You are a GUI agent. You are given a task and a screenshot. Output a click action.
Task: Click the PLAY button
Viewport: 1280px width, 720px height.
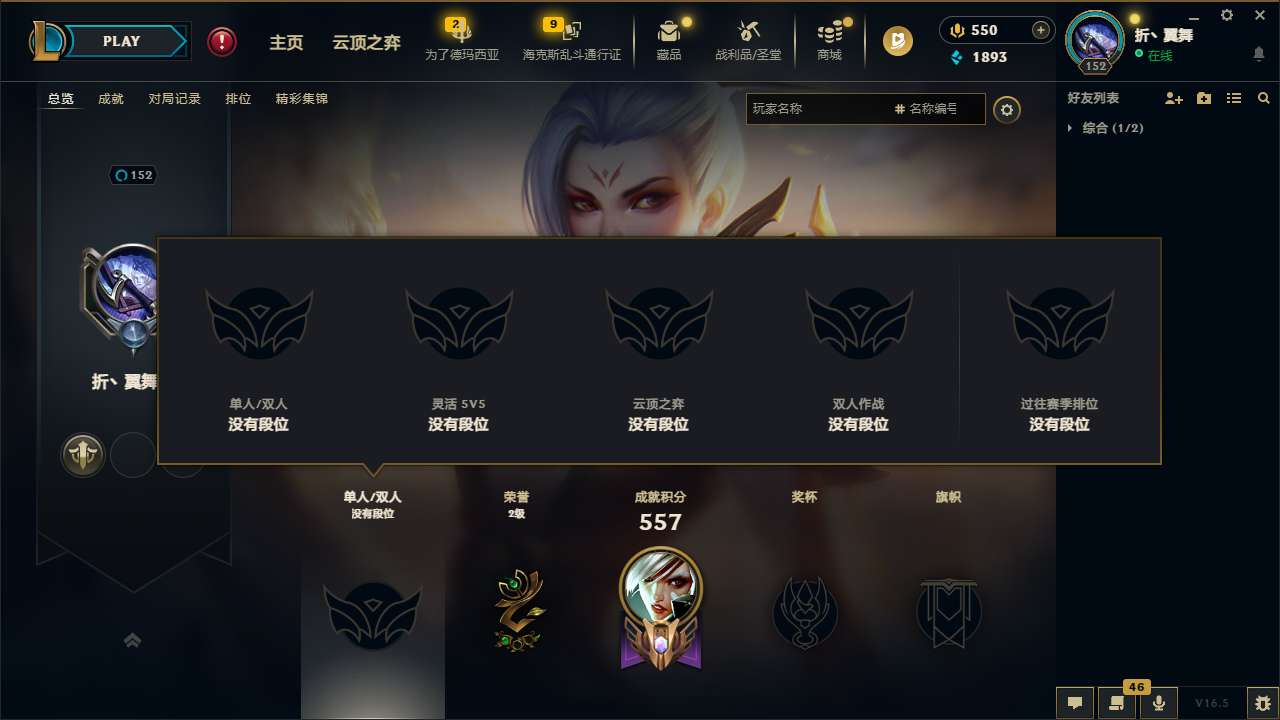coord(122,41)
